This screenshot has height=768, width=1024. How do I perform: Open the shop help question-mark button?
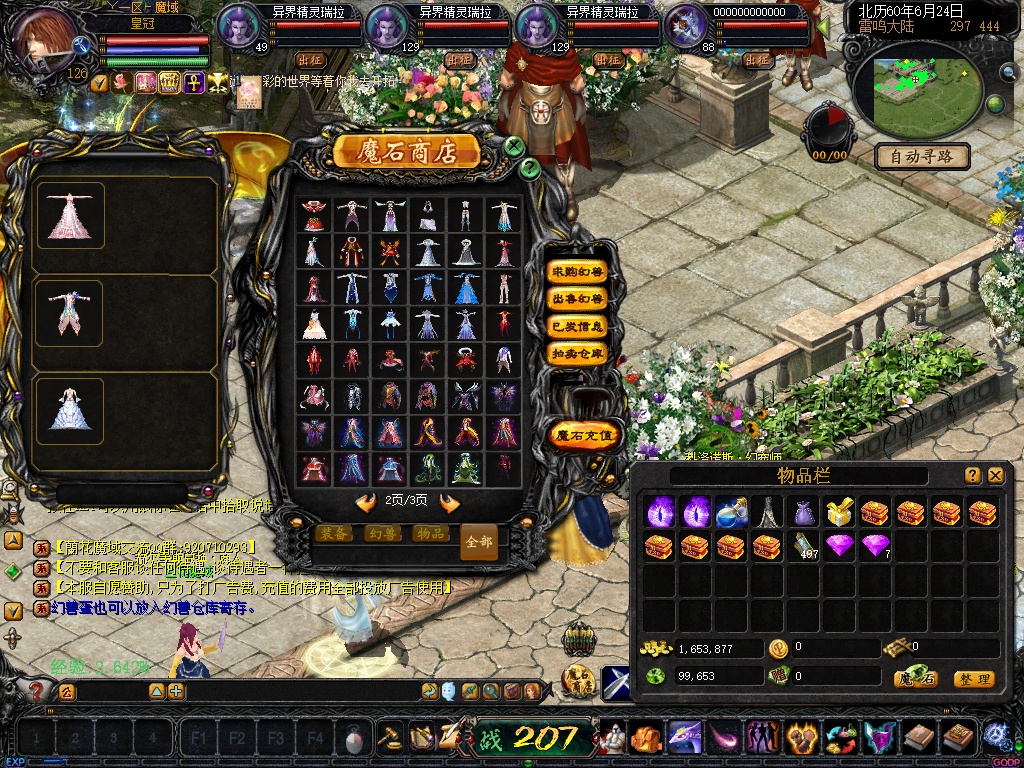click(x=530, y=168)
